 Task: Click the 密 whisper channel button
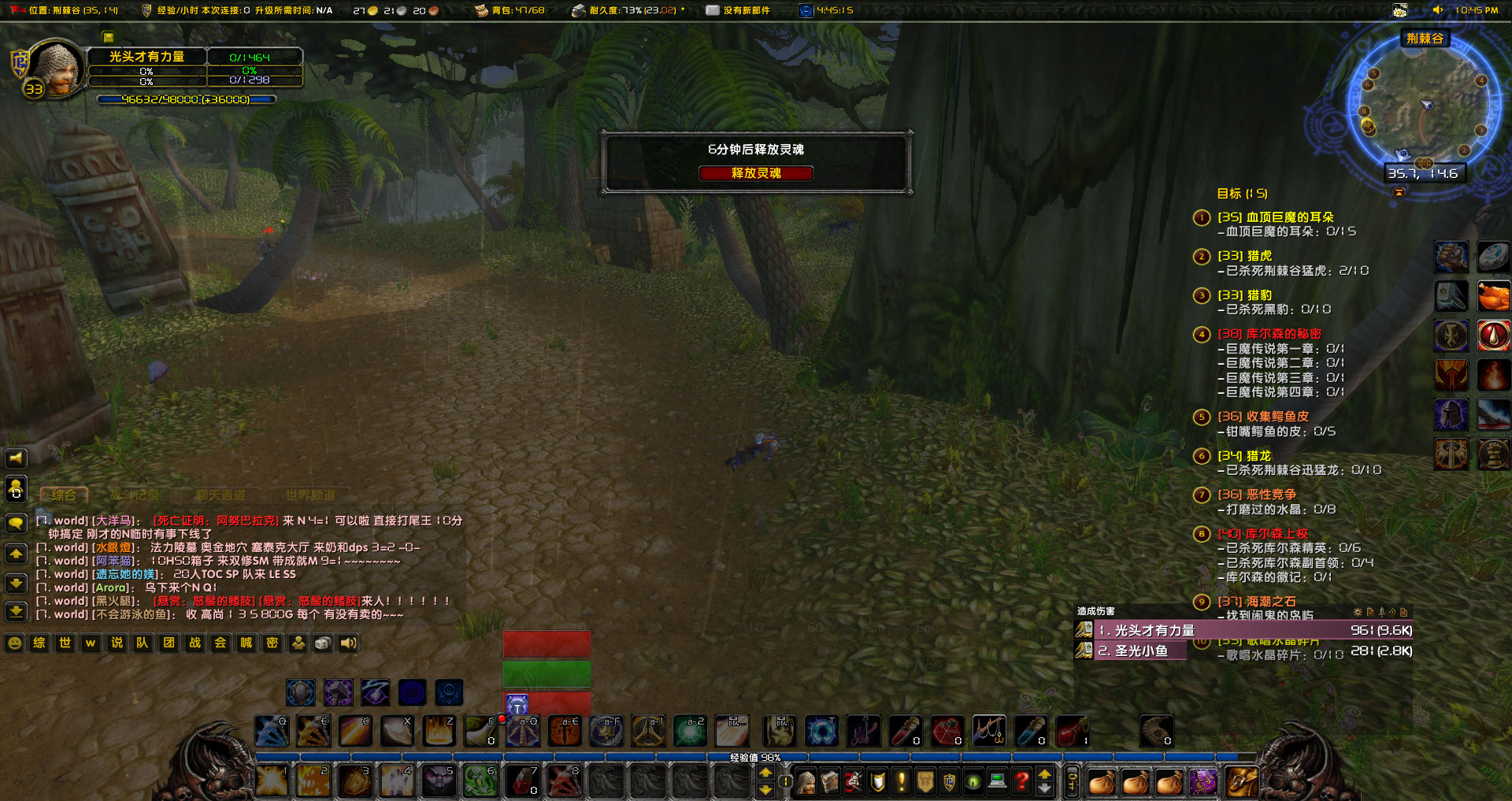(272, 643)
